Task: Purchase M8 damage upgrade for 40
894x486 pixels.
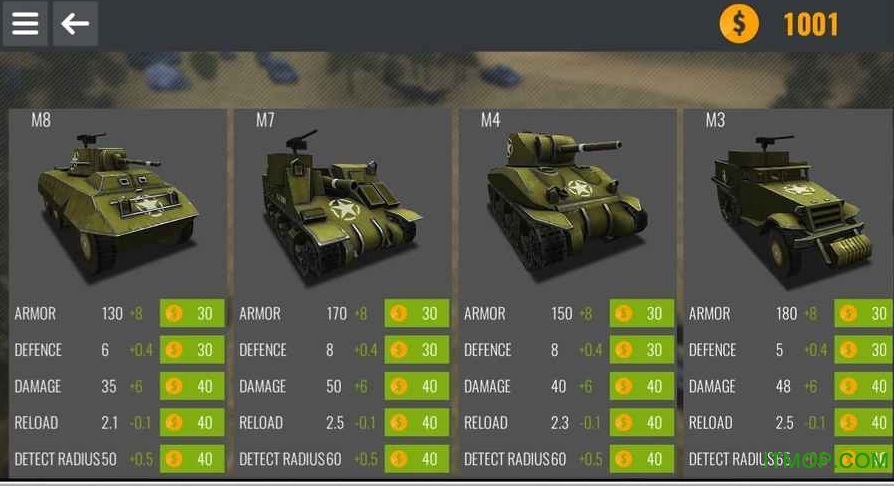Action: coord(192,386)
